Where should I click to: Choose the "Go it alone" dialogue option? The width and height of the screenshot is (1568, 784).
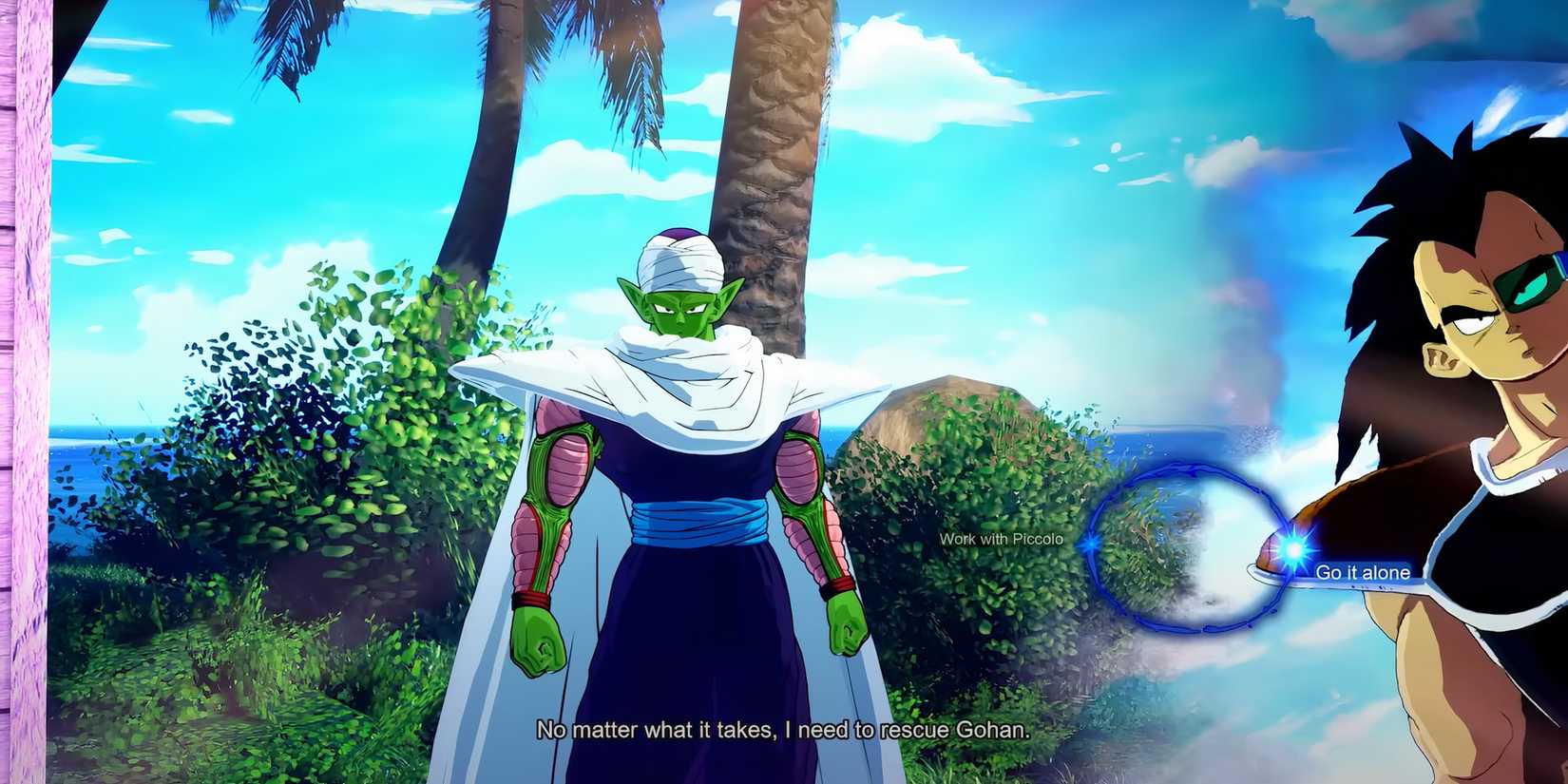[1361, 572]
